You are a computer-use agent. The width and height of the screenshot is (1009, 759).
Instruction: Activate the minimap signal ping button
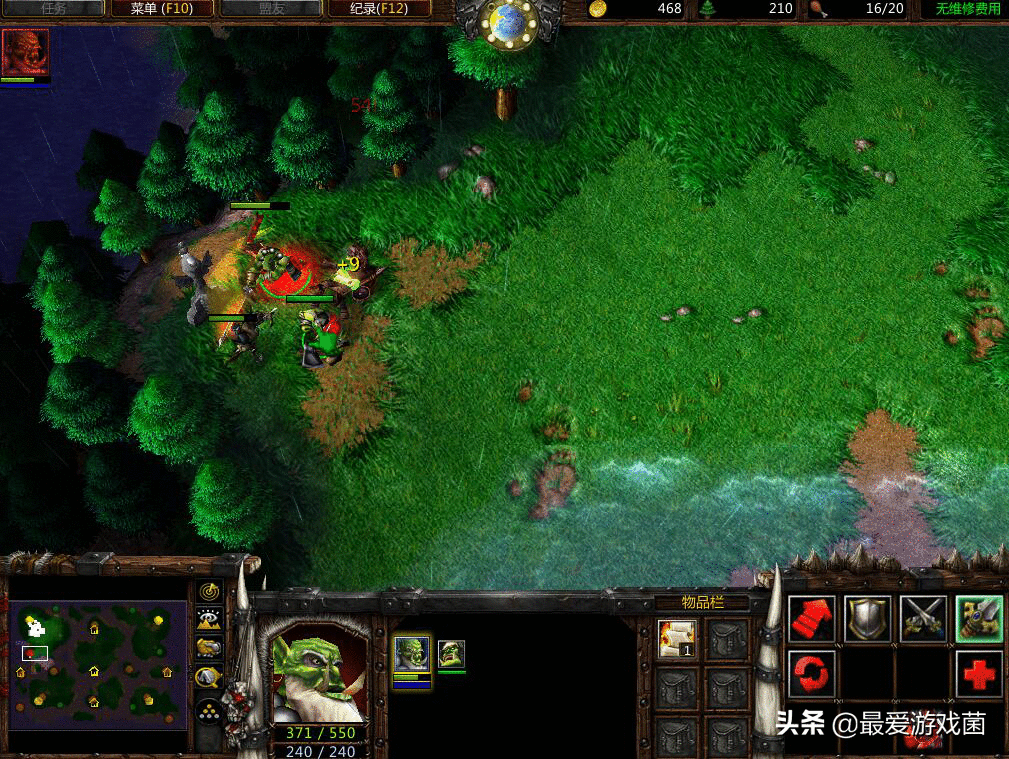(x=208, y=593)
